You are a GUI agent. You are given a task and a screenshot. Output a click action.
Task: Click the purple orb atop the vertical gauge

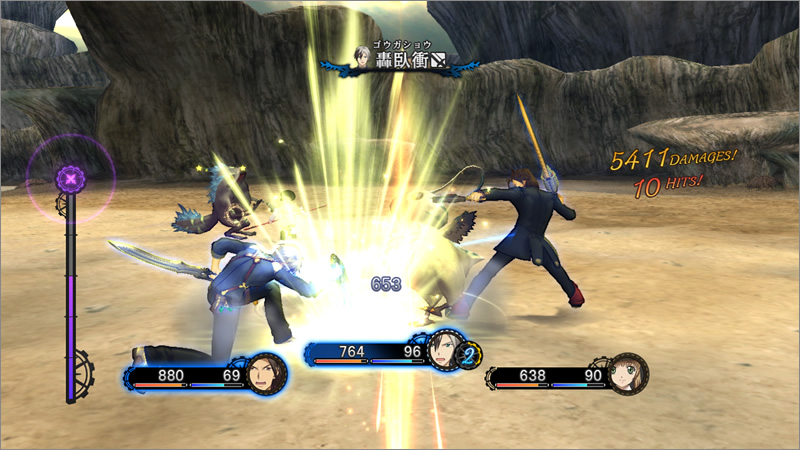click(71, 180)
